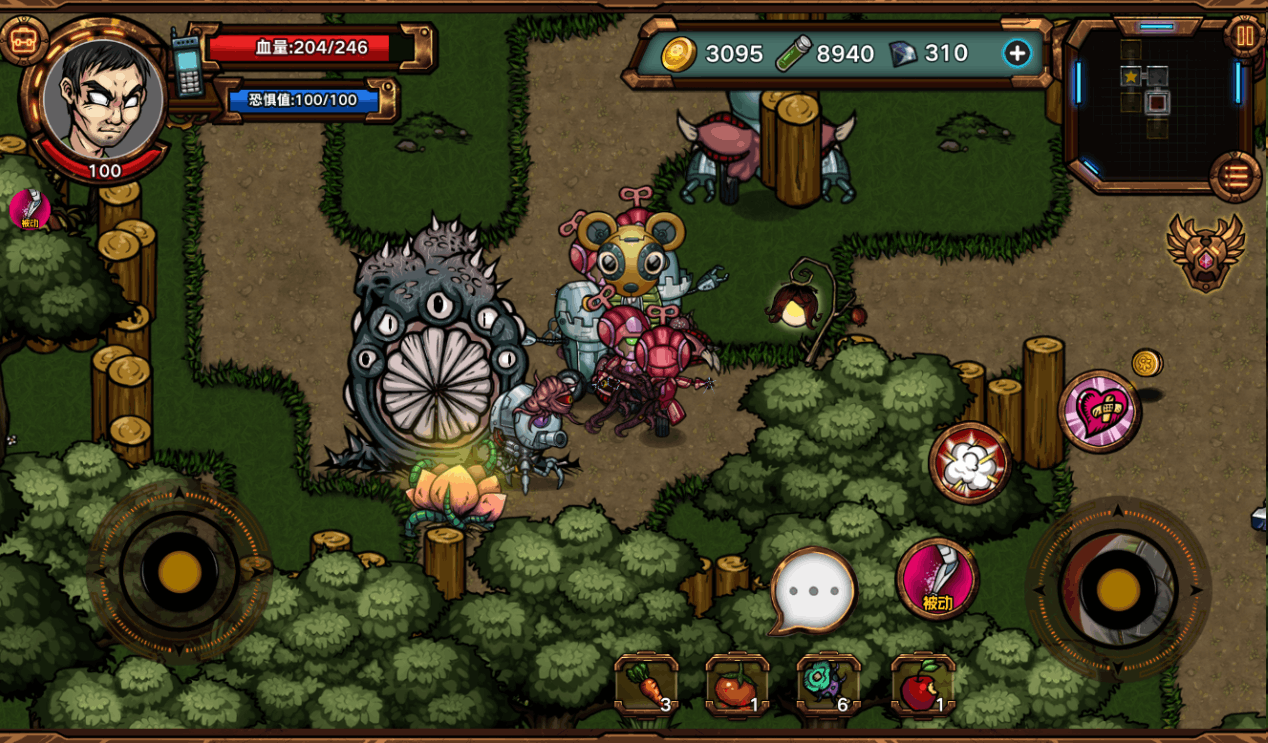Tap the right attack joystick

[1117, 589]
